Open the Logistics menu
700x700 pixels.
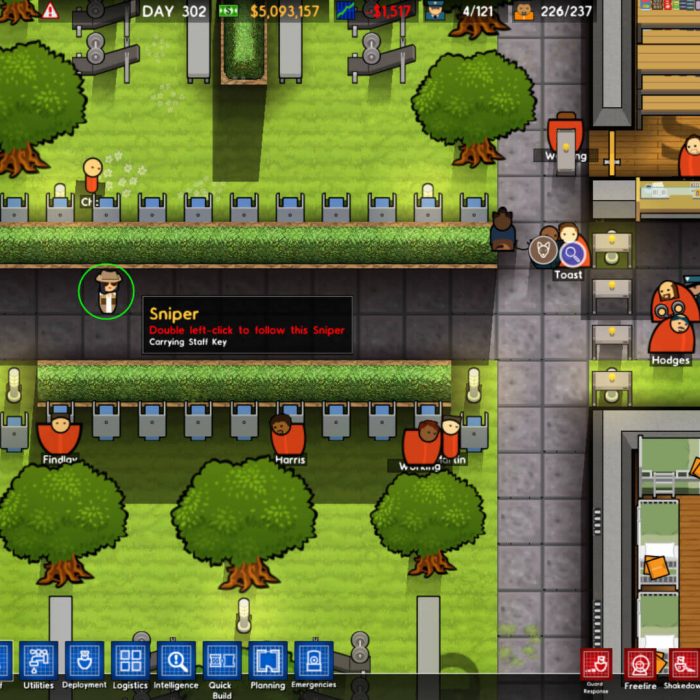pyautogui.click(x=130, y=662)
